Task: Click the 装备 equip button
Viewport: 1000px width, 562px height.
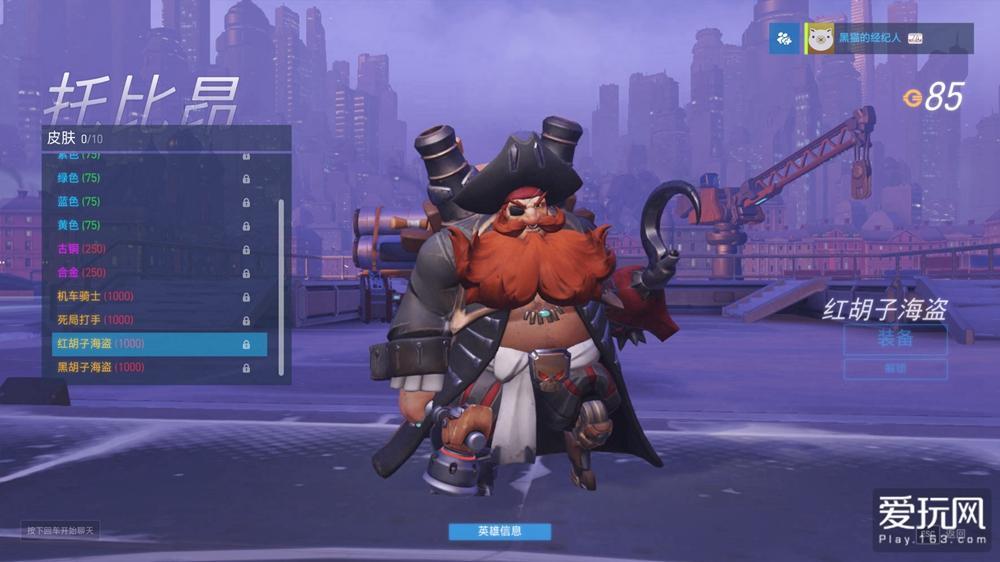Action: pyautogui.click(x=895, y=339)
